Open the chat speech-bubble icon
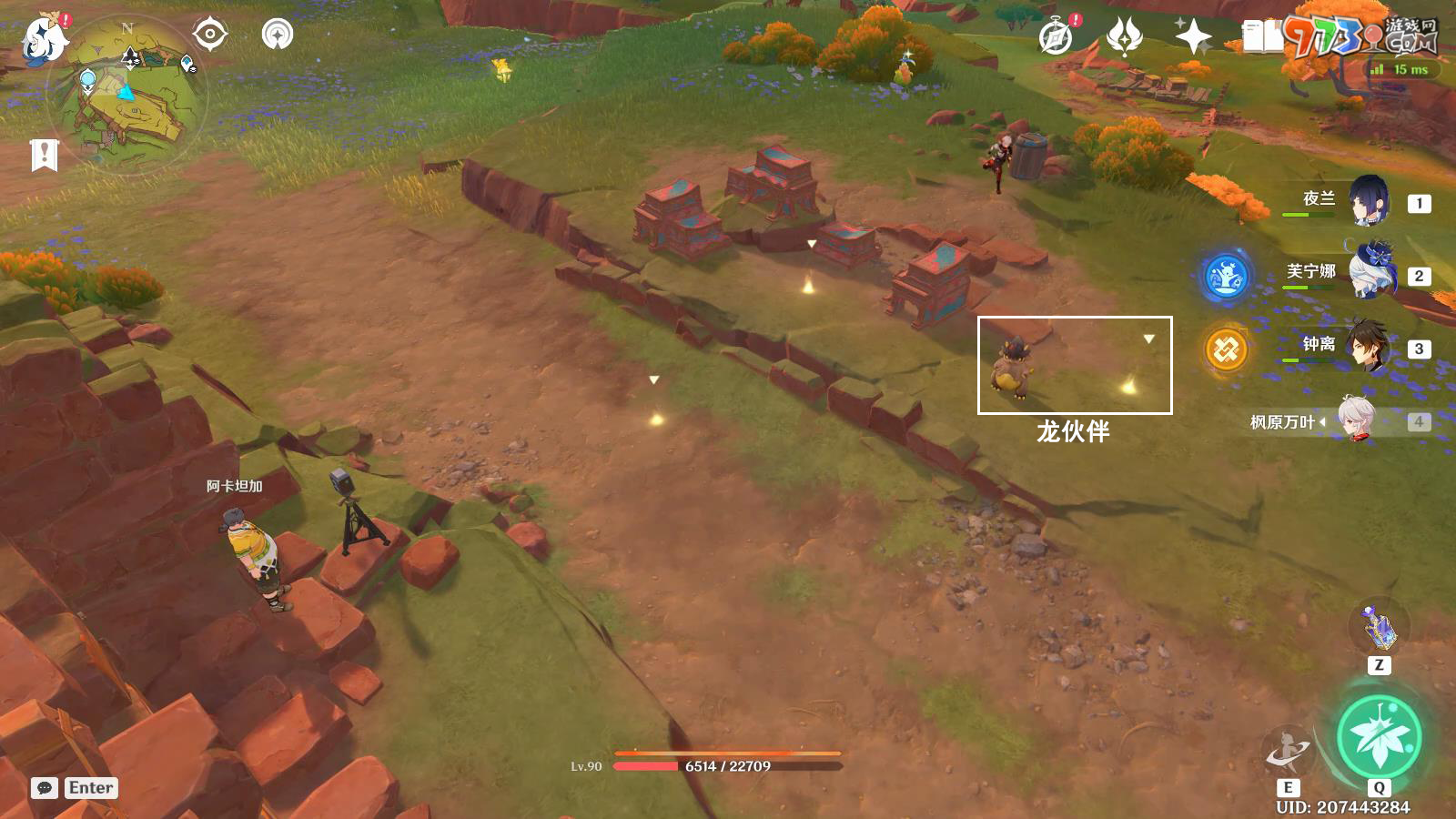This screenshot has width=1456, height=819. [45, 788]
